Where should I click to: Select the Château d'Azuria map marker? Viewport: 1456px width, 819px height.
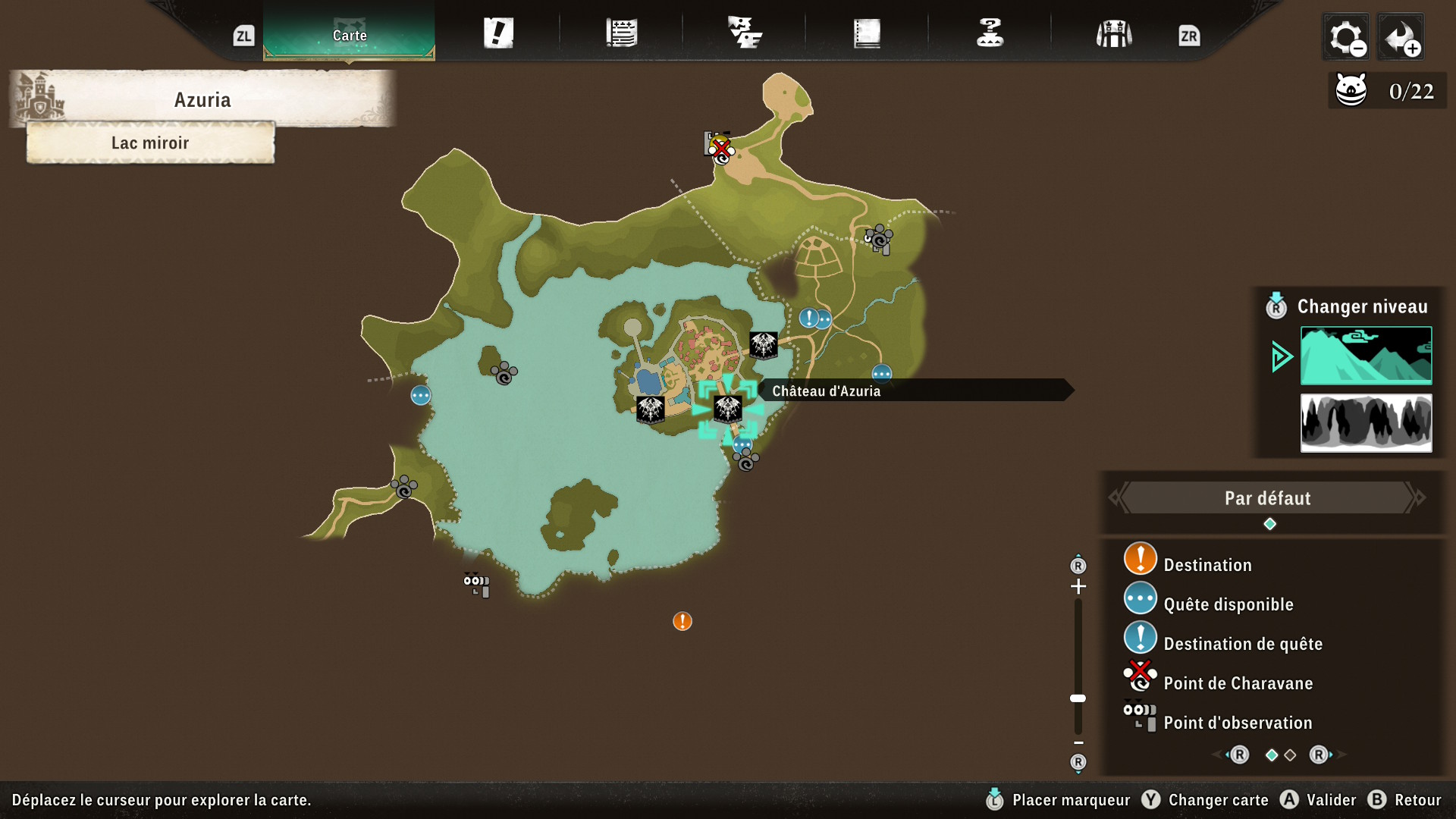point(727,409)
